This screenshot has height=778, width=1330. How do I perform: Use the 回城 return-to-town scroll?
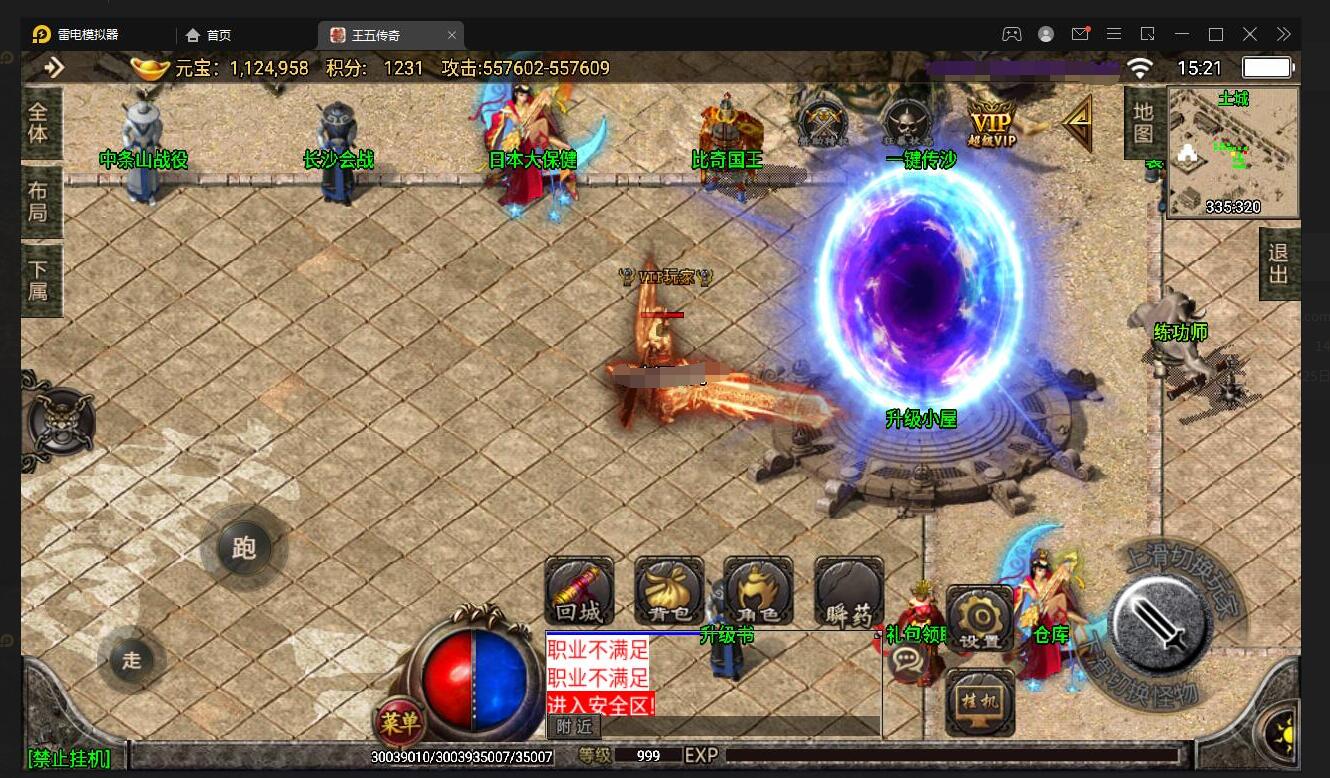pyautogui.click(x=579, y=591)
